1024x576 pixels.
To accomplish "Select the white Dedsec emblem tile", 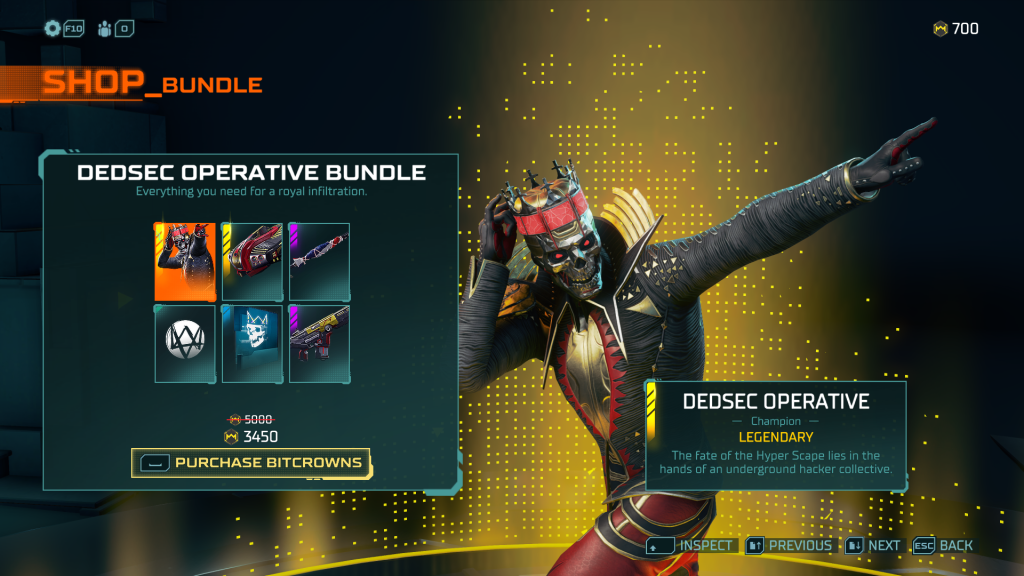I will click(x=185, y=344).
